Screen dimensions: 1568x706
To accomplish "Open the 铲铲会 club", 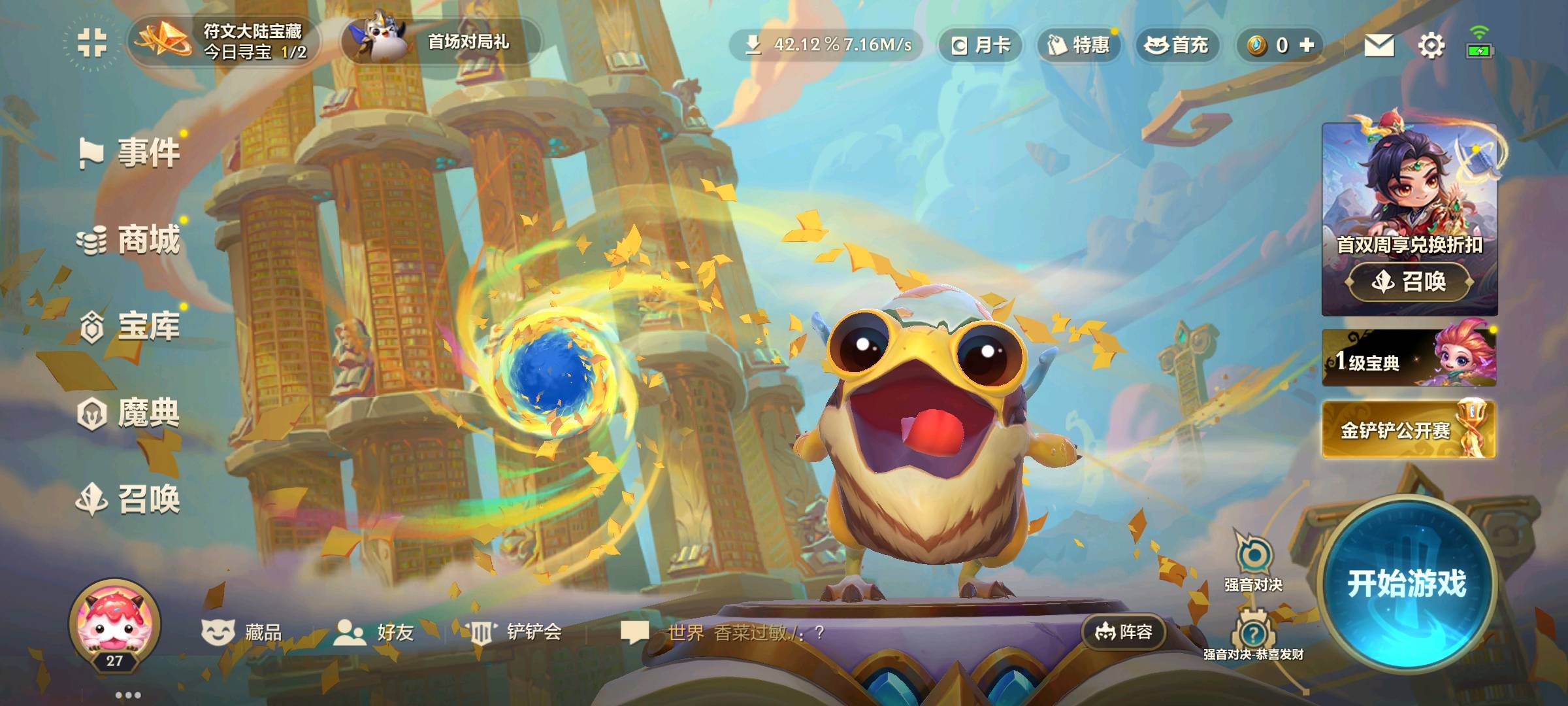I will pos(516,632).
